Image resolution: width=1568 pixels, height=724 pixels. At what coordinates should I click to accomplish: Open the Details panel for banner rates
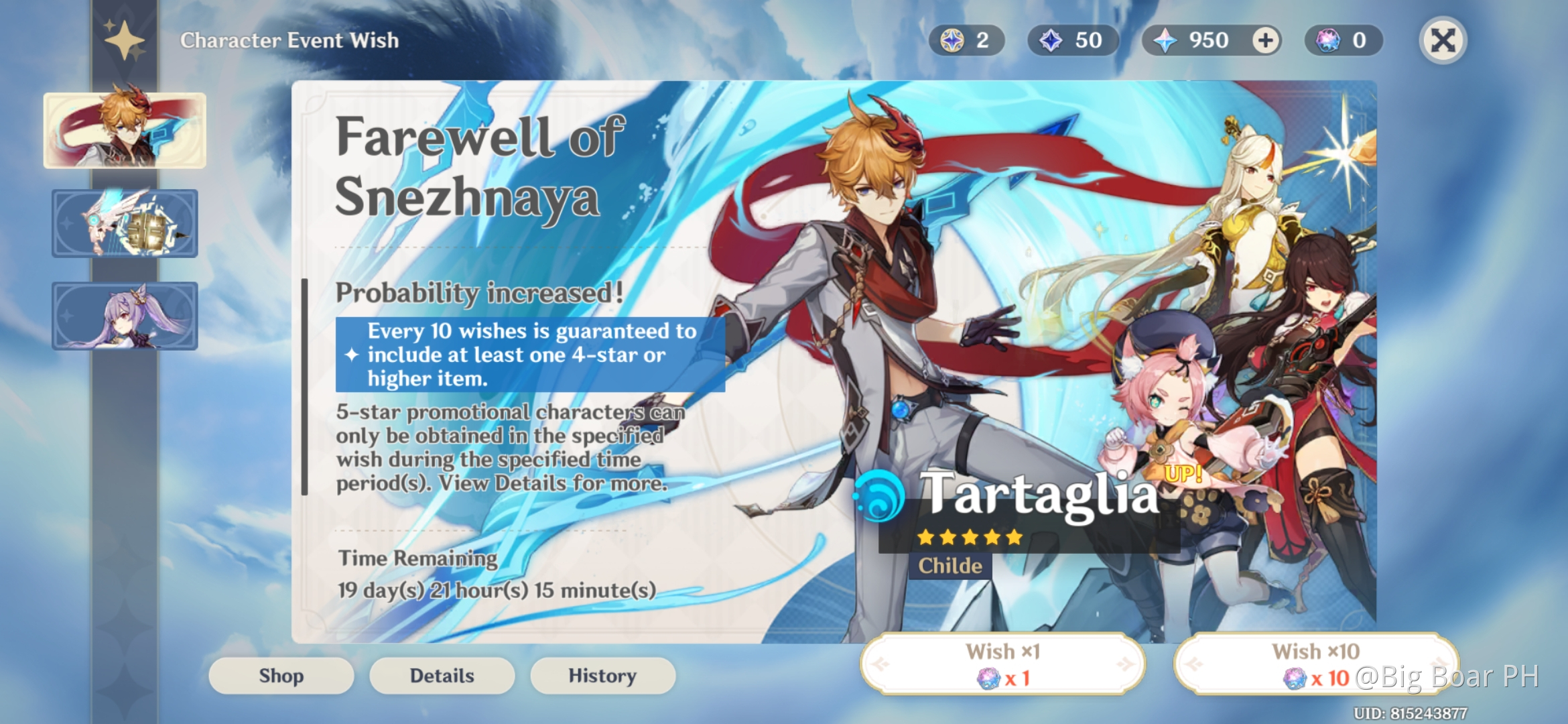click(442, 676)
